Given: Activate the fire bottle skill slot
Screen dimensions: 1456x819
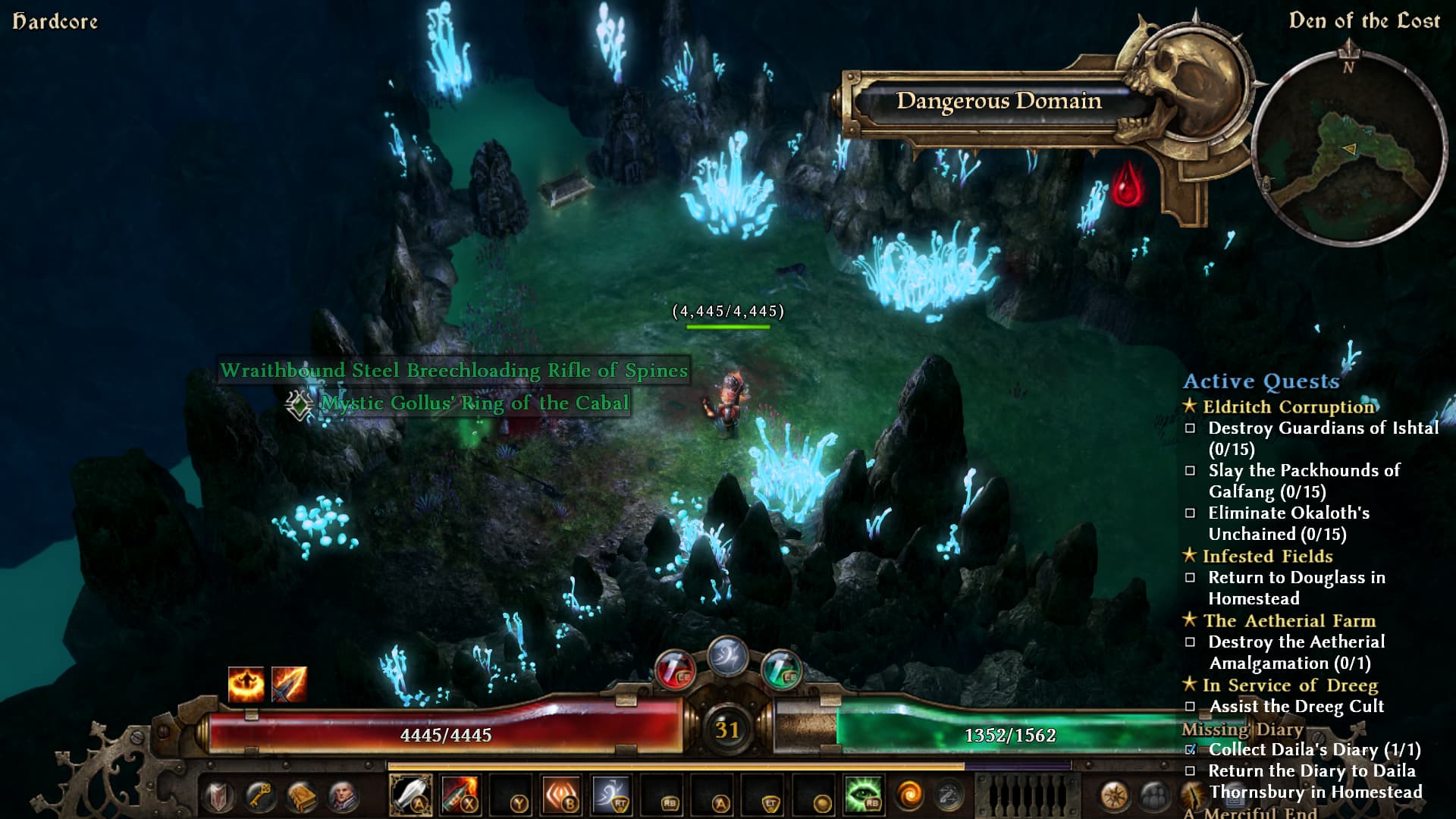Looking at the screenshot, I should click(460, 796).
